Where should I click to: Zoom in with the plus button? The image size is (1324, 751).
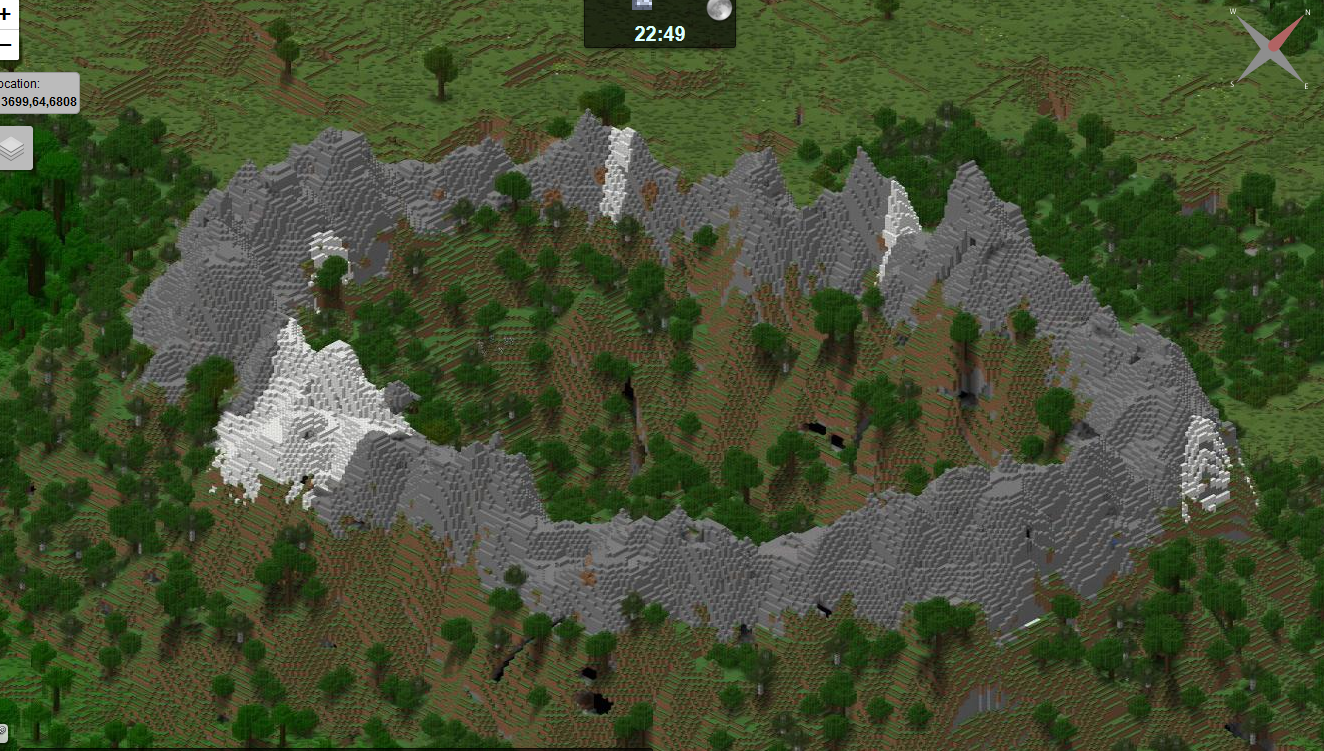point(5,15)
